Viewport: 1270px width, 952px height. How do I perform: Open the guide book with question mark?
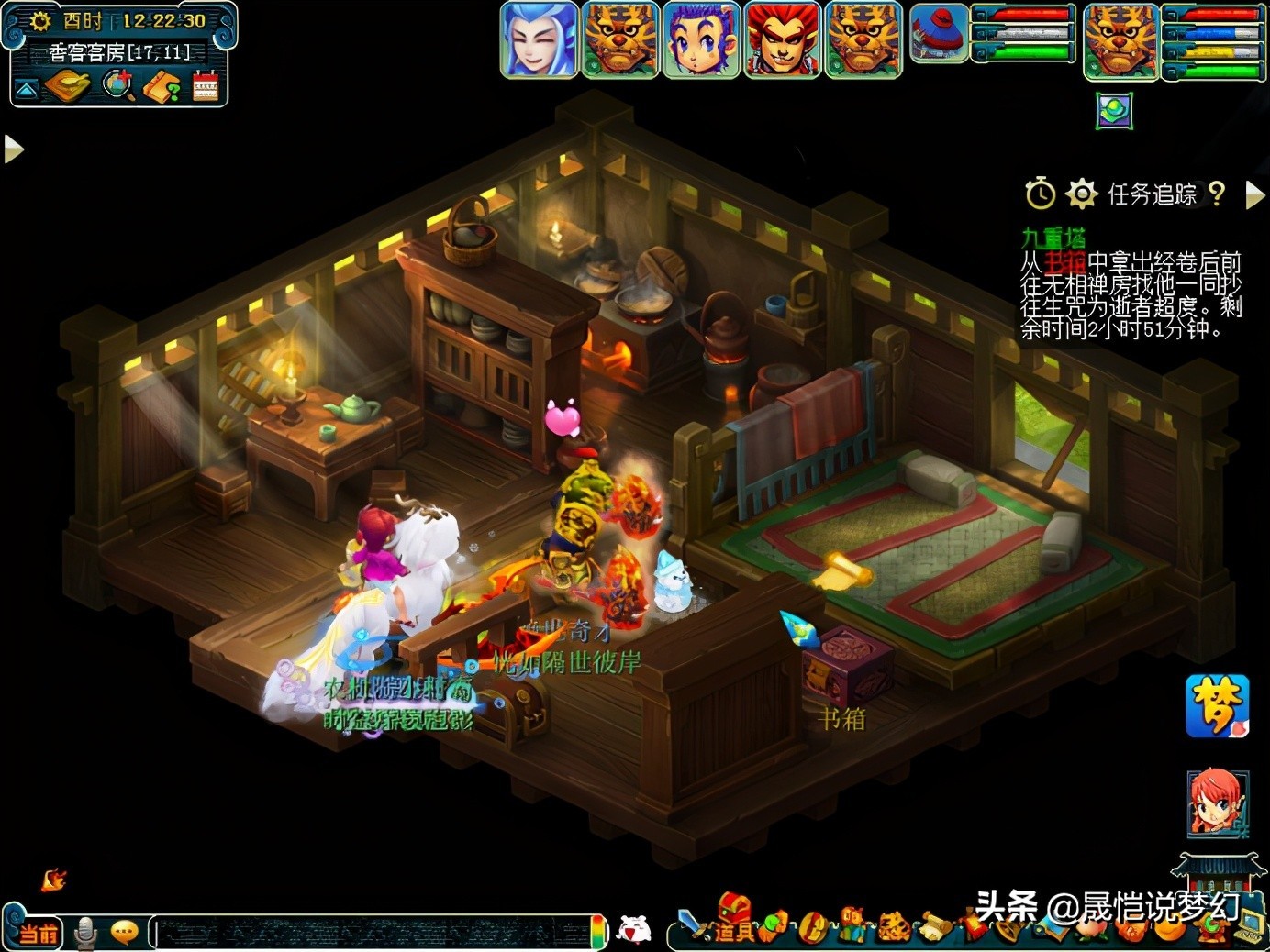162,86
